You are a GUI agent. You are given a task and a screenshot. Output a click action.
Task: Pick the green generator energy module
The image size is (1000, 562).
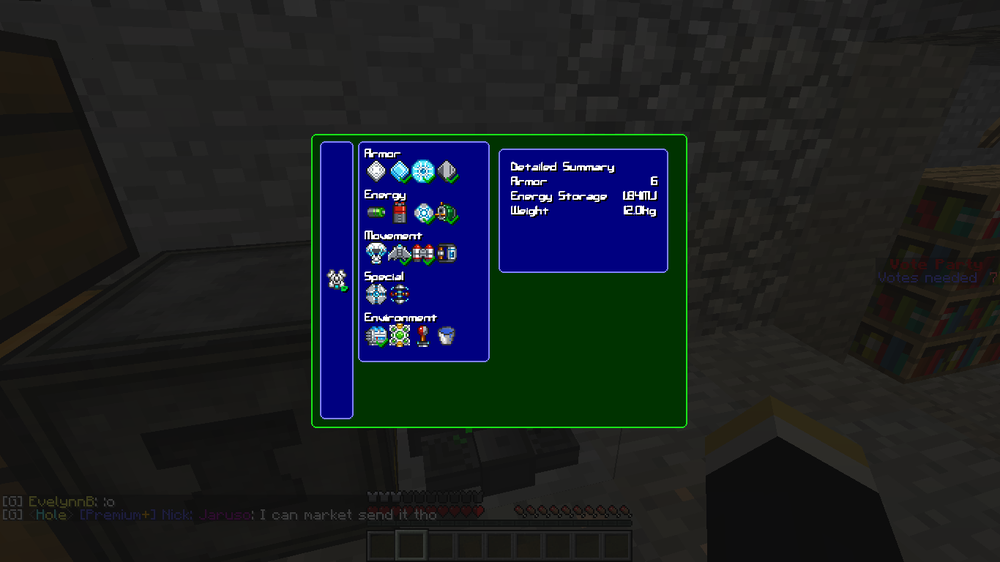447,213
